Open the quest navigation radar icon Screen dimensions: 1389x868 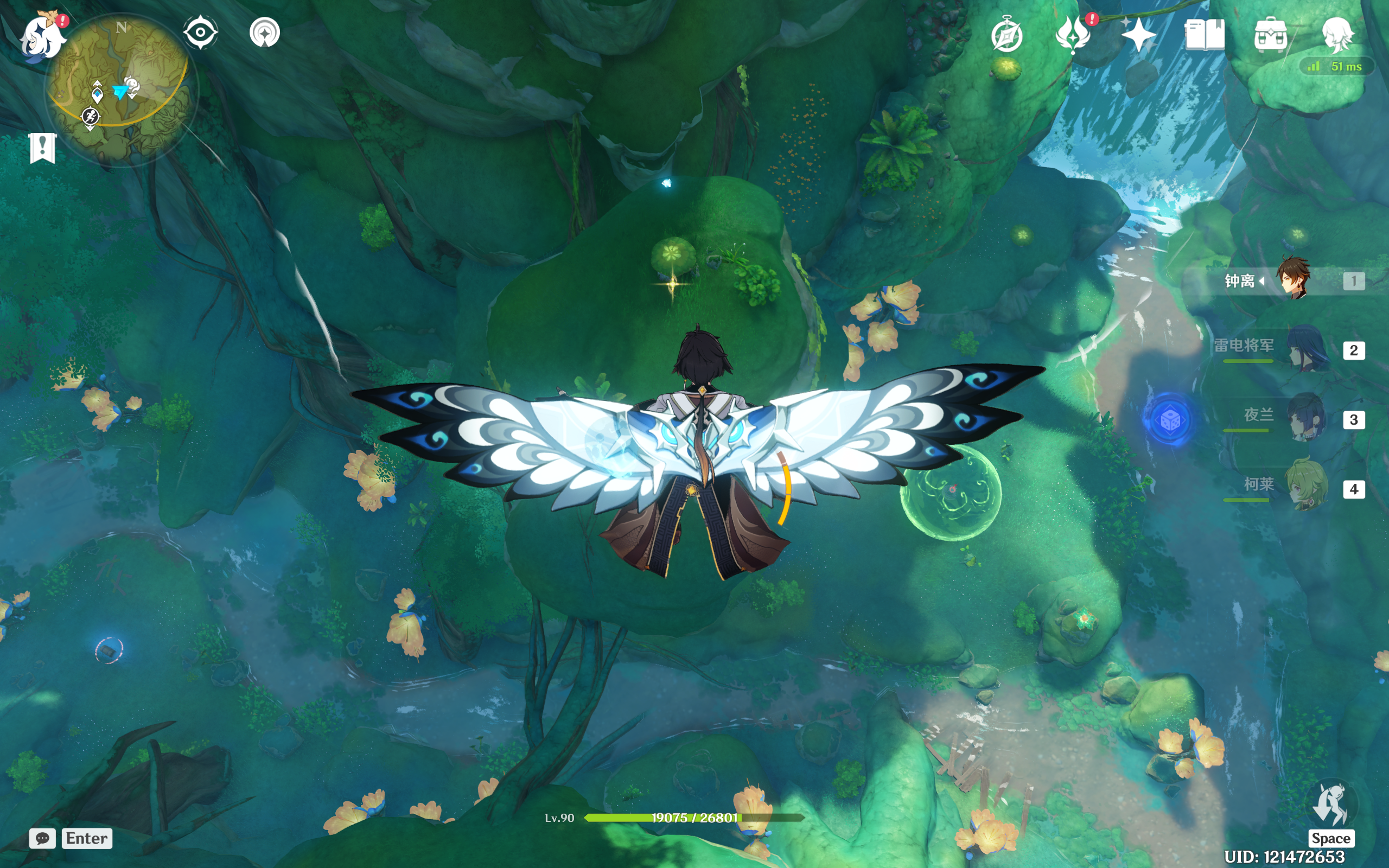[265, 32]
